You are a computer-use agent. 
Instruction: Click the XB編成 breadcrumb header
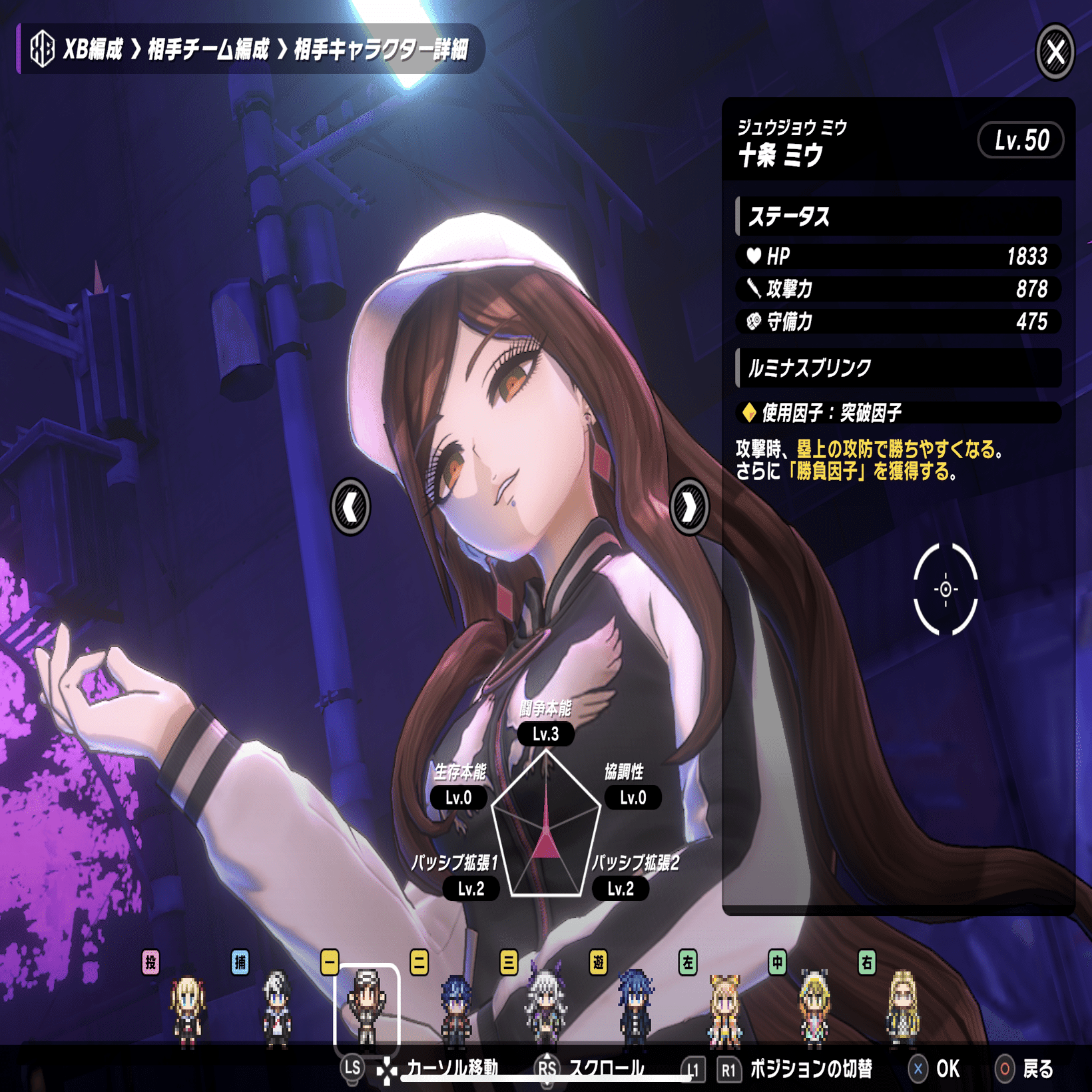pyautogui.click(x=93, y=49)
